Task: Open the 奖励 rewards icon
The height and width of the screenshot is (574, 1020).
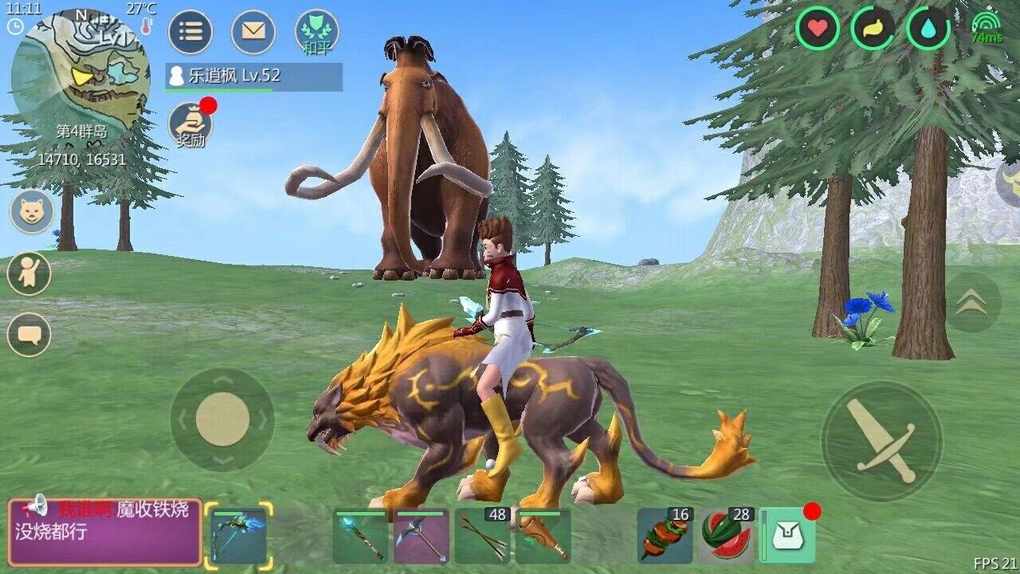Action: click(x=190, y=124)
